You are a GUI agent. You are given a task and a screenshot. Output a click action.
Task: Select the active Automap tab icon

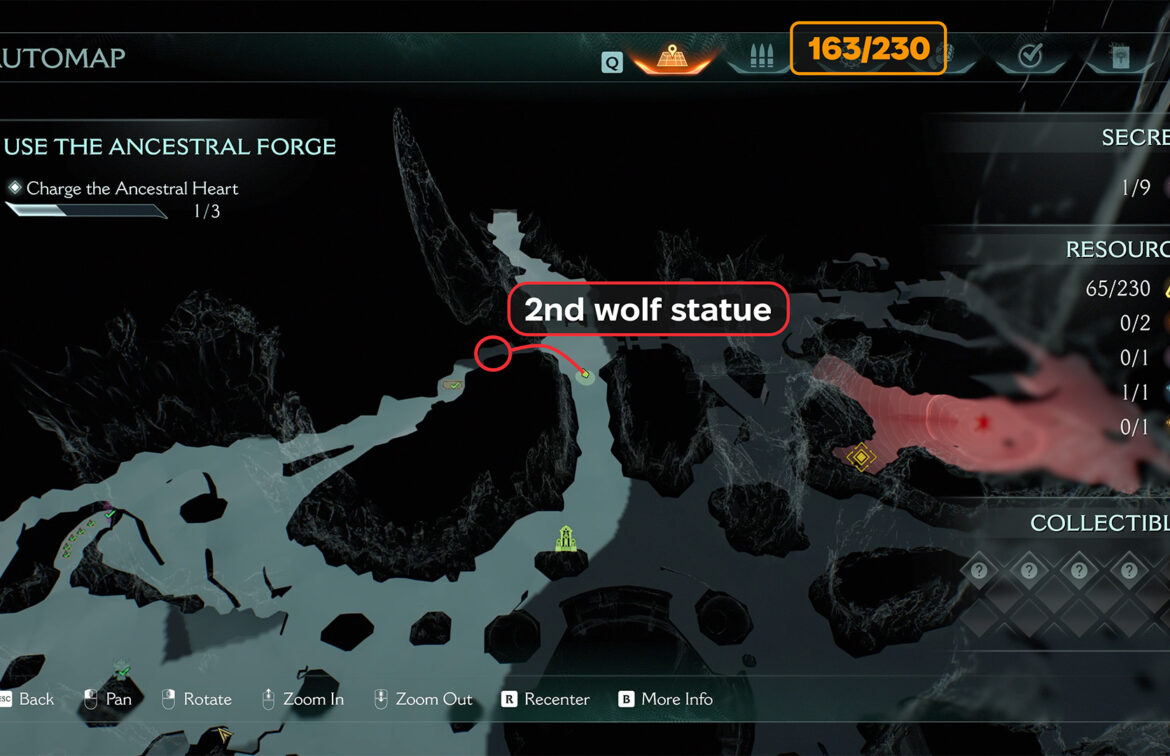tap(672, 56)
